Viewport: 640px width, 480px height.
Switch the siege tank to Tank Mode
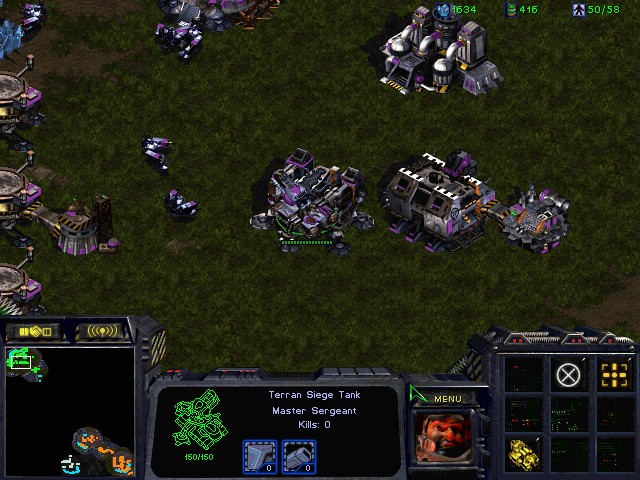click(x=522, y=453)
